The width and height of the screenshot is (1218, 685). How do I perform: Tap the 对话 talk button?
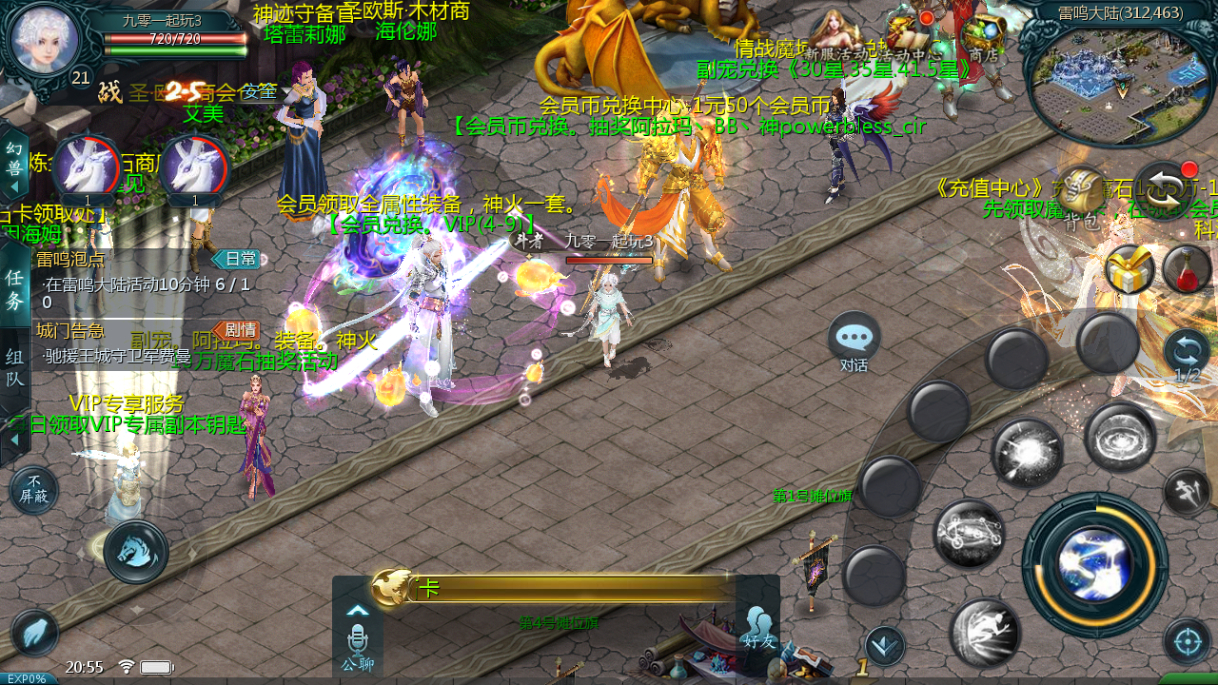[x=853, y=341]
